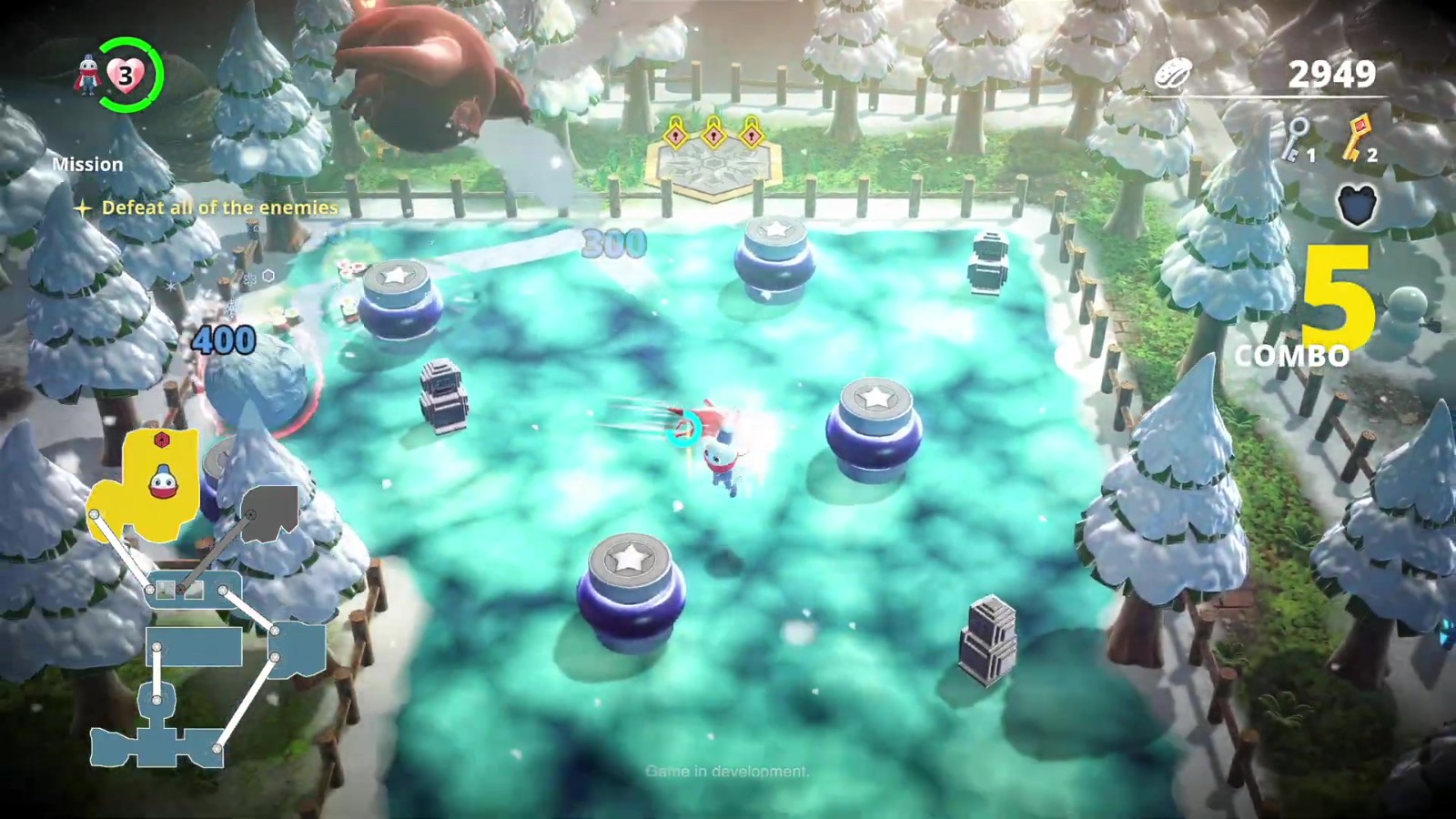Click the dark badge icon under the keys
1456x819 pixels.
click(1356, 206)
